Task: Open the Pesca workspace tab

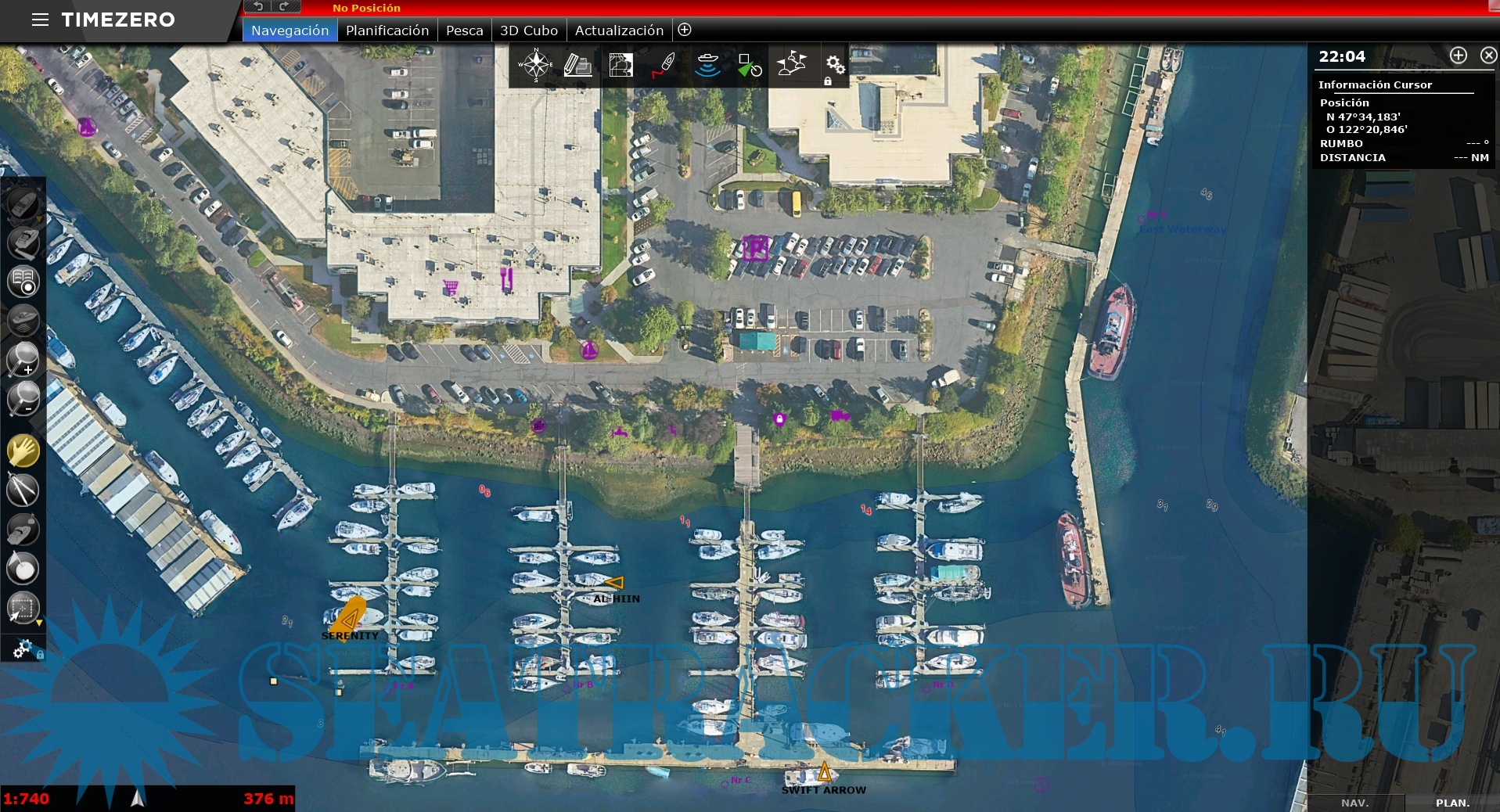Action: [464, 31]
